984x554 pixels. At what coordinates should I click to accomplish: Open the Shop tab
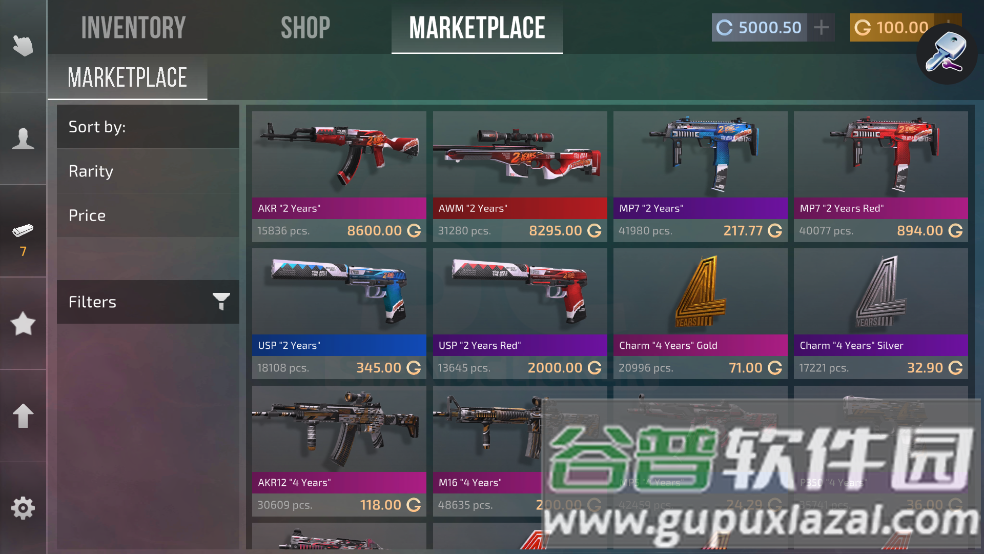click(x=305, y=28)
